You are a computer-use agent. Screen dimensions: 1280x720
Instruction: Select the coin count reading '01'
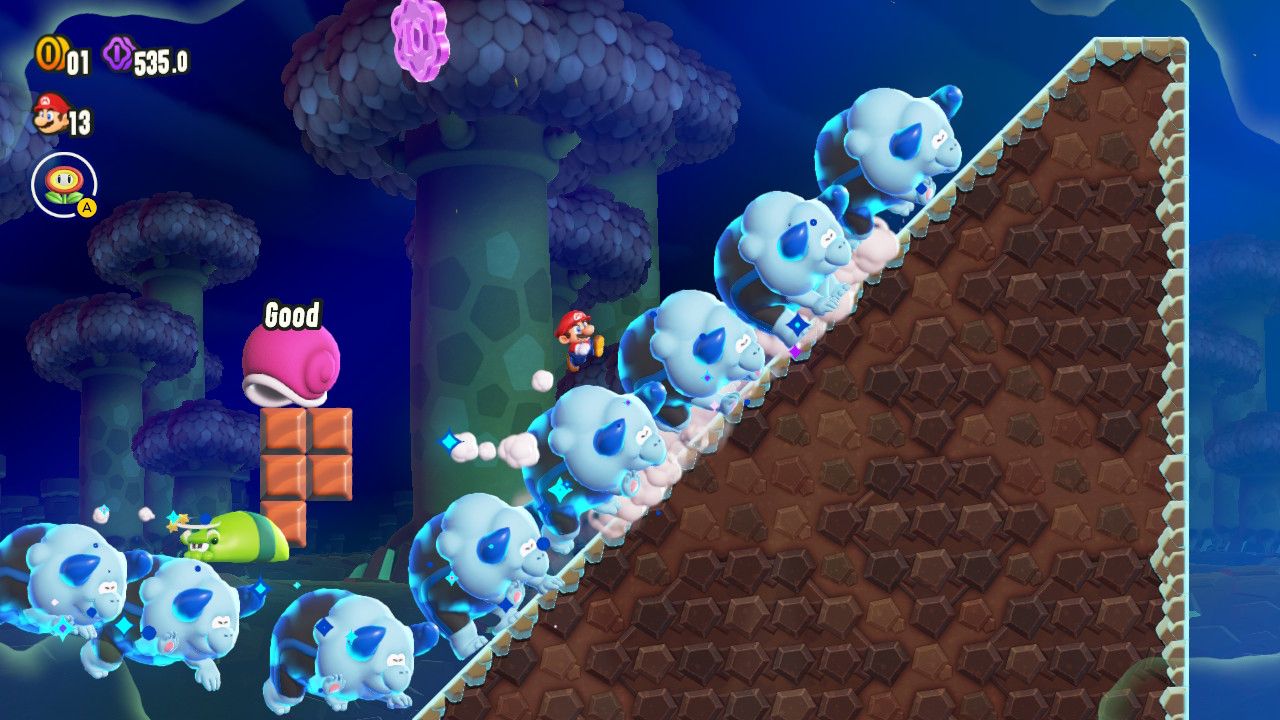coord(77,59)
